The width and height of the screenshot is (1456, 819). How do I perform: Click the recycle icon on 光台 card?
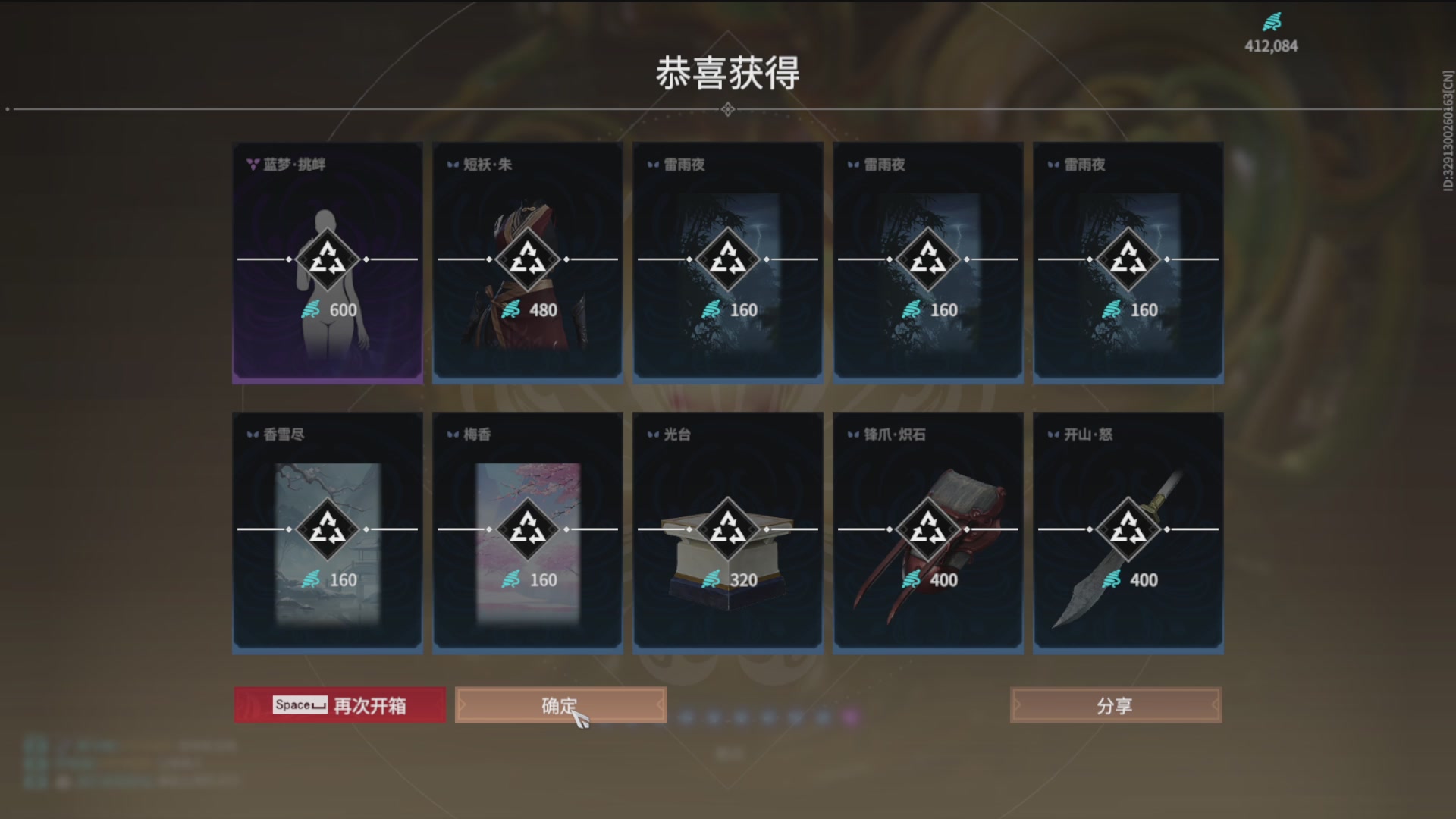tap(728, 530)
